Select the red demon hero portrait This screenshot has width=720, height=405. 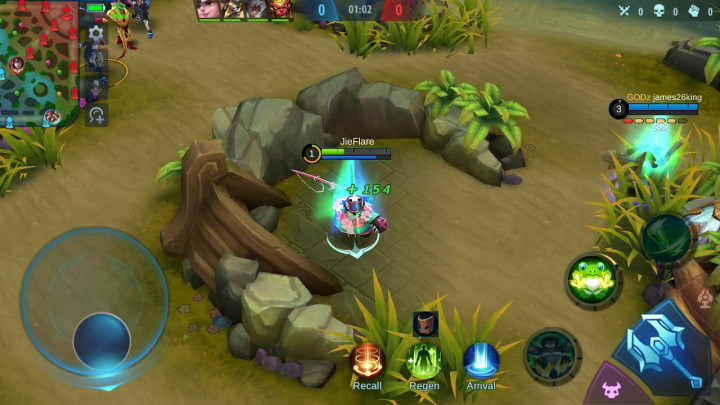[280, 9]
